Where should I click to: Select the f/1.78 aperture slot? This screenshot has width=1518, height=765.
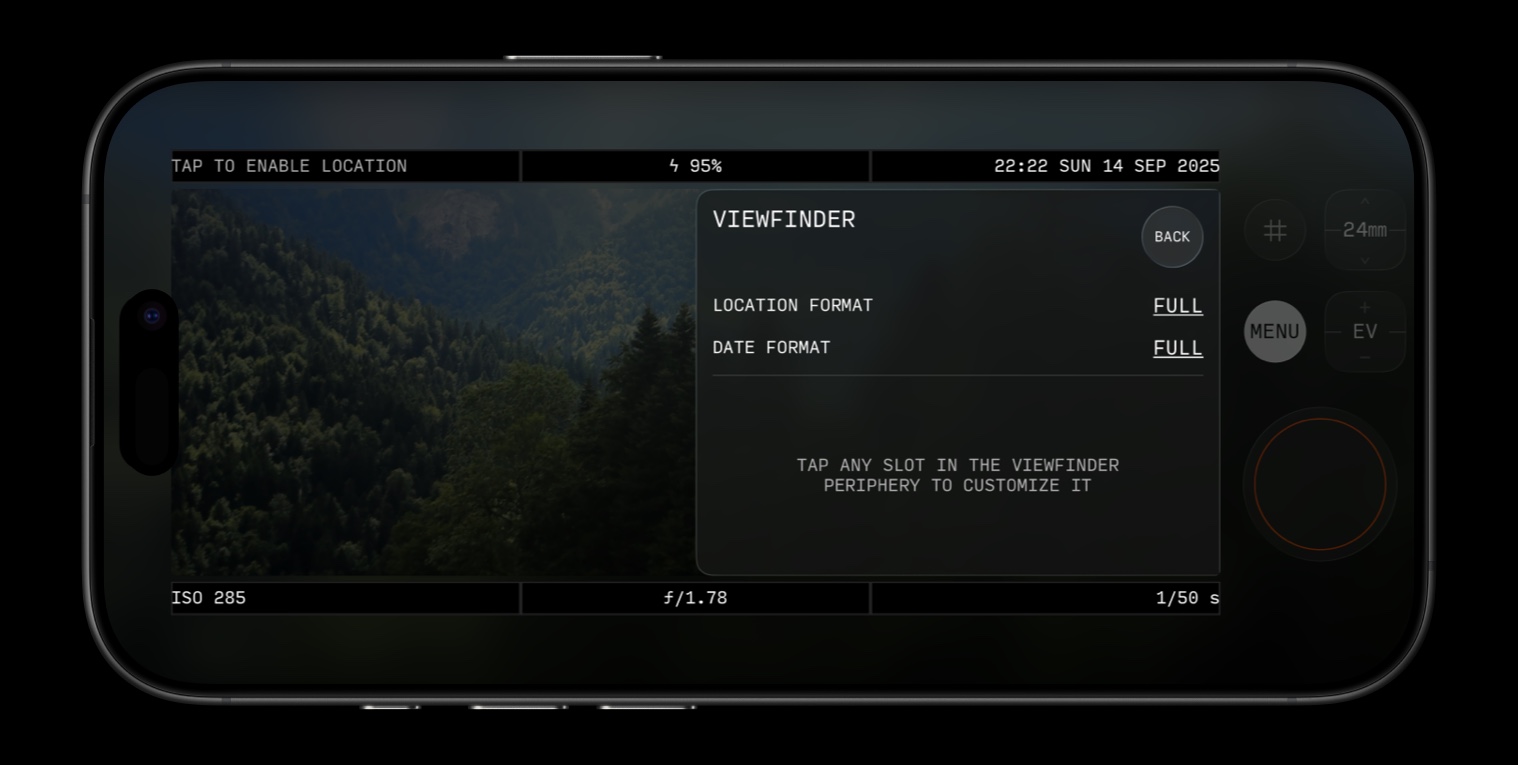pos(695,598)
